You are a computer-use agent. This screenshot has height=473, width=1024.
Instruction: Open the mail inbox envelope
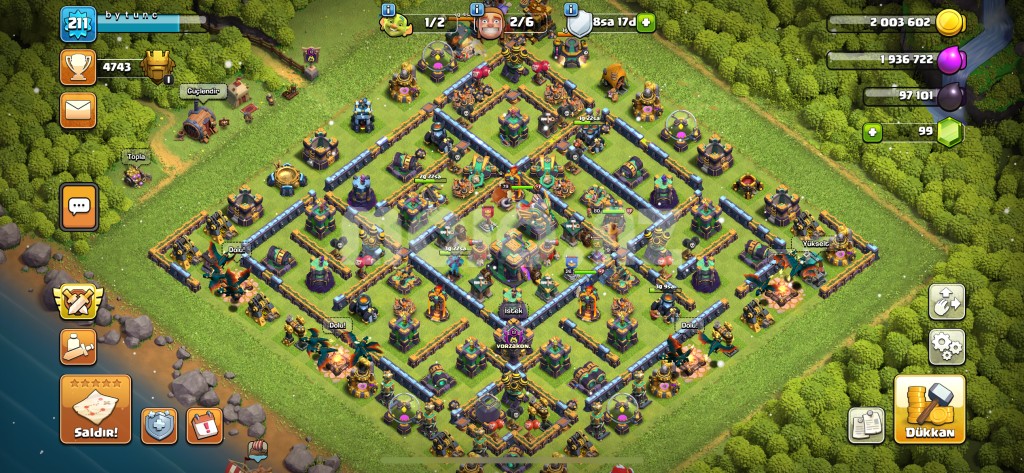(x=77, y=108)
